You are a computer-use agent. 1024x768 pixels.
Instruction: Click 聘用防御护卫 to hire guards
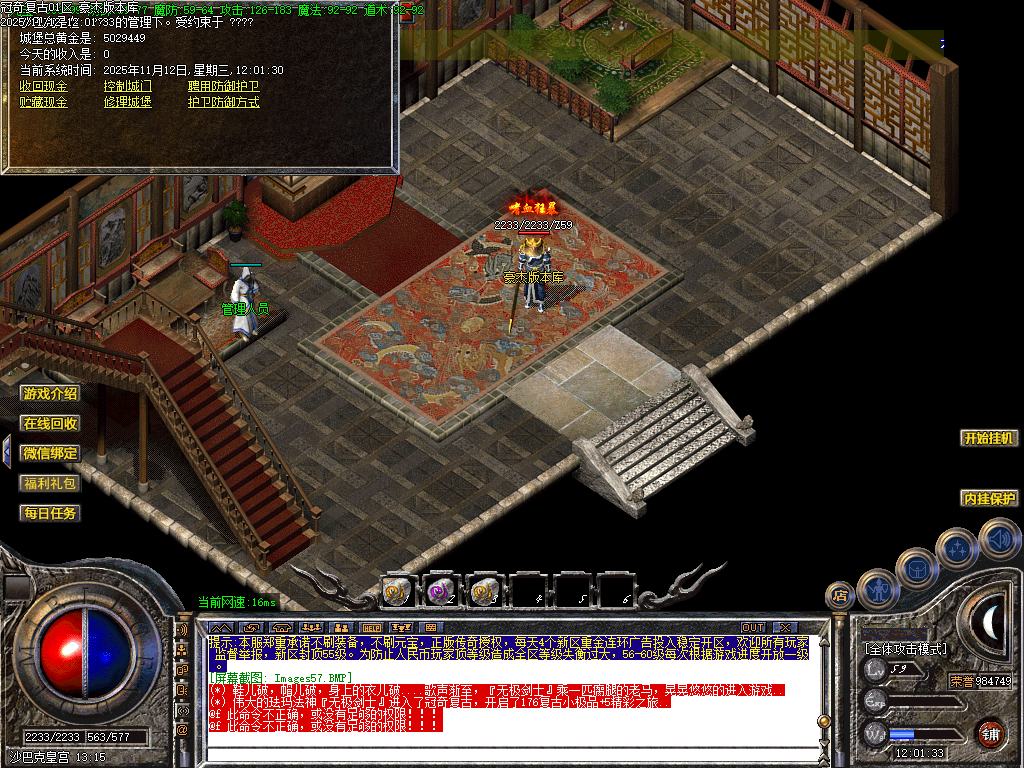tap(223, 86)
